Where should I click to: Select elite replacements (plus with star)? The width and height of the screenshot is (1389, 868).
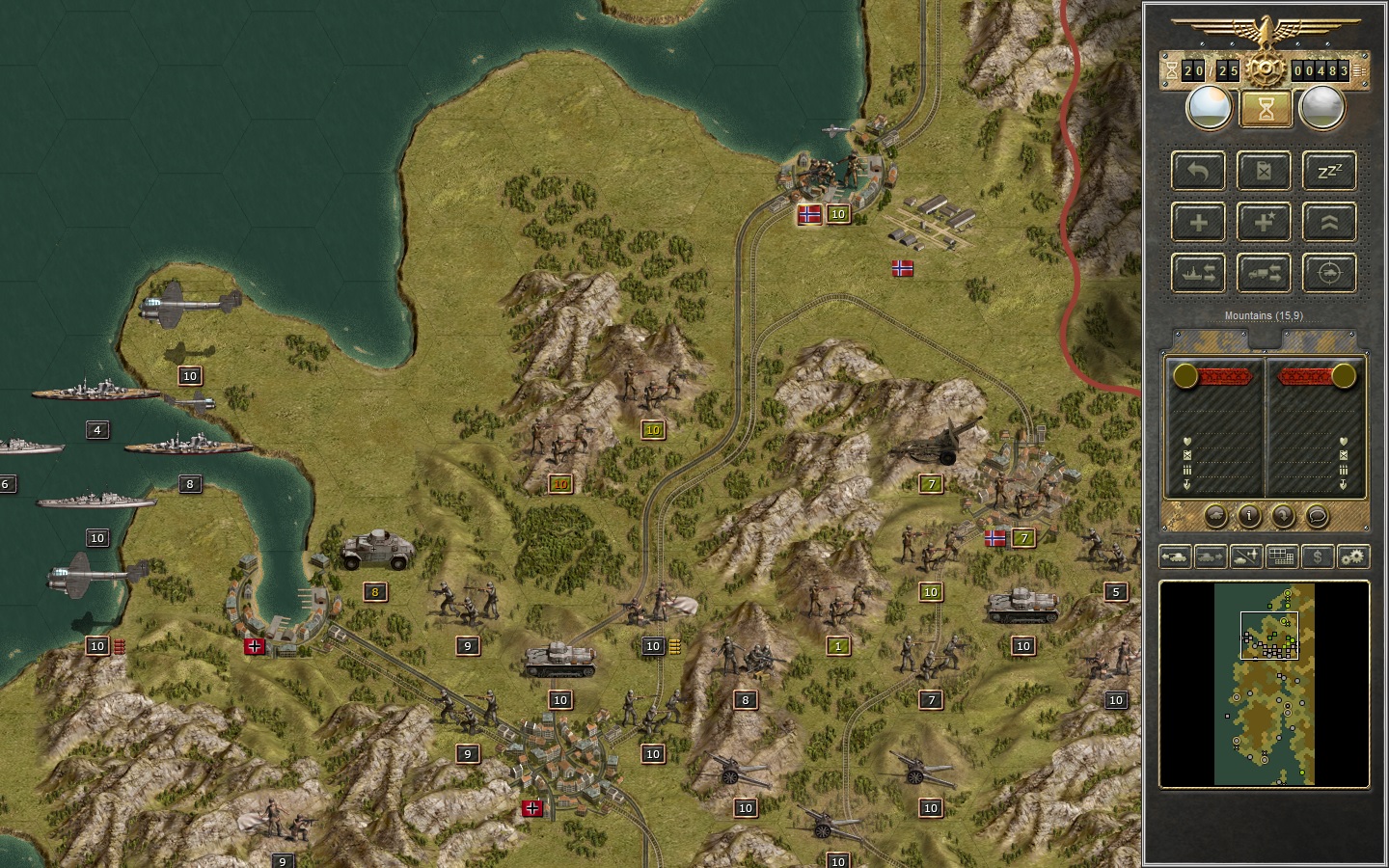1264,223
